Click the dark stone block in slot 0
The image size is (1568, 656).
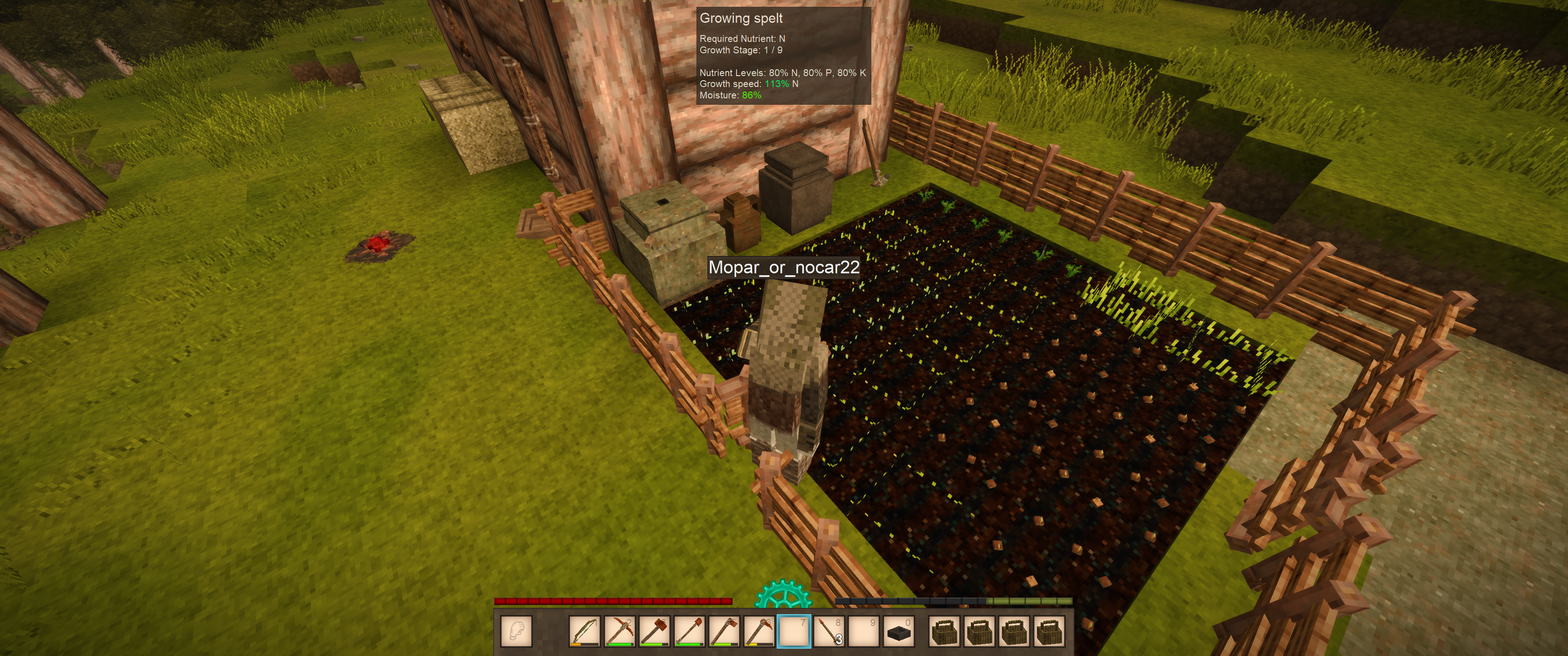click(x=899, y=631)
